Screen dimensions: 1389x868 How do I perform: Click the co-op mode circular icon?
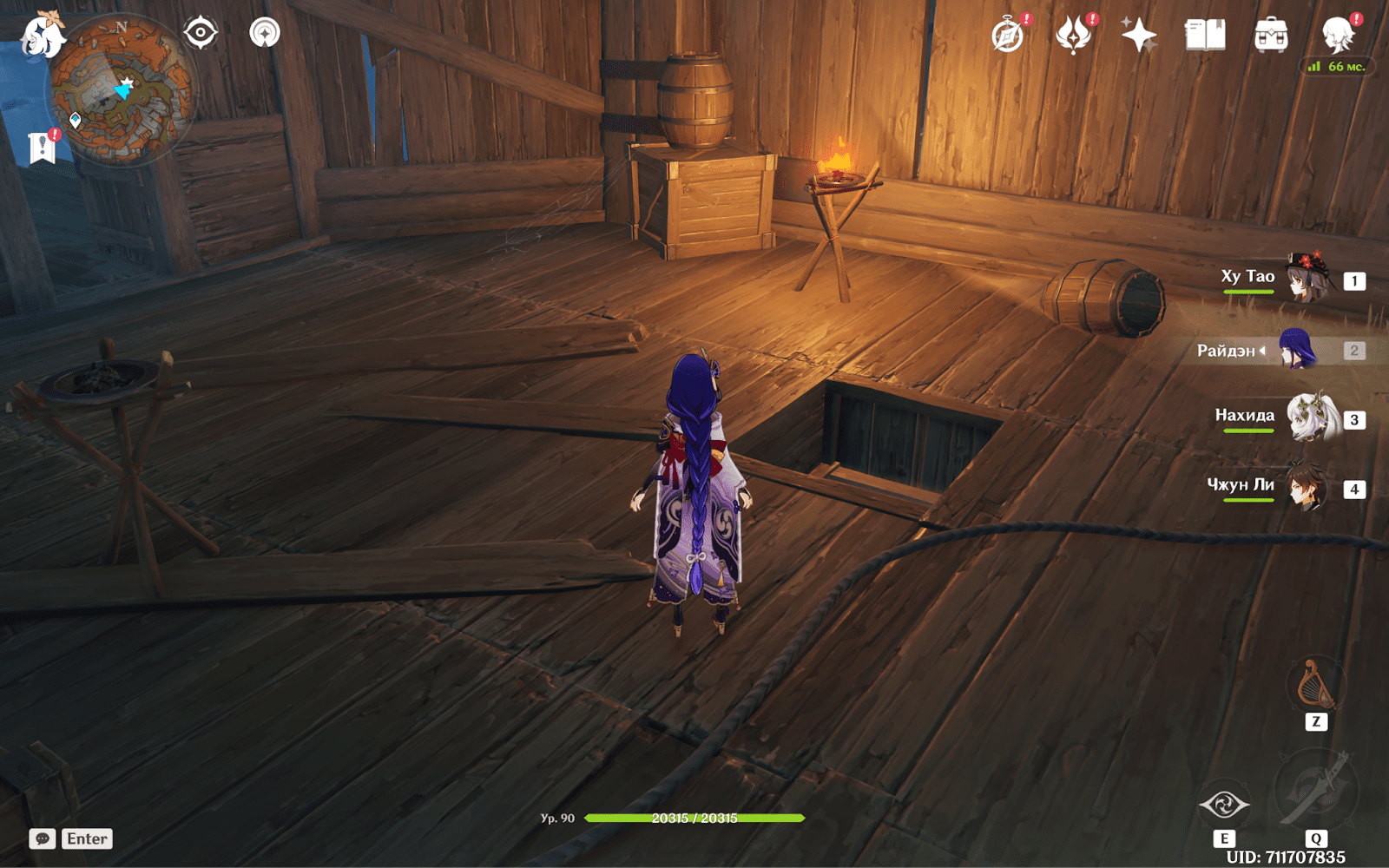pyautogui.click(x=265, y=34)
